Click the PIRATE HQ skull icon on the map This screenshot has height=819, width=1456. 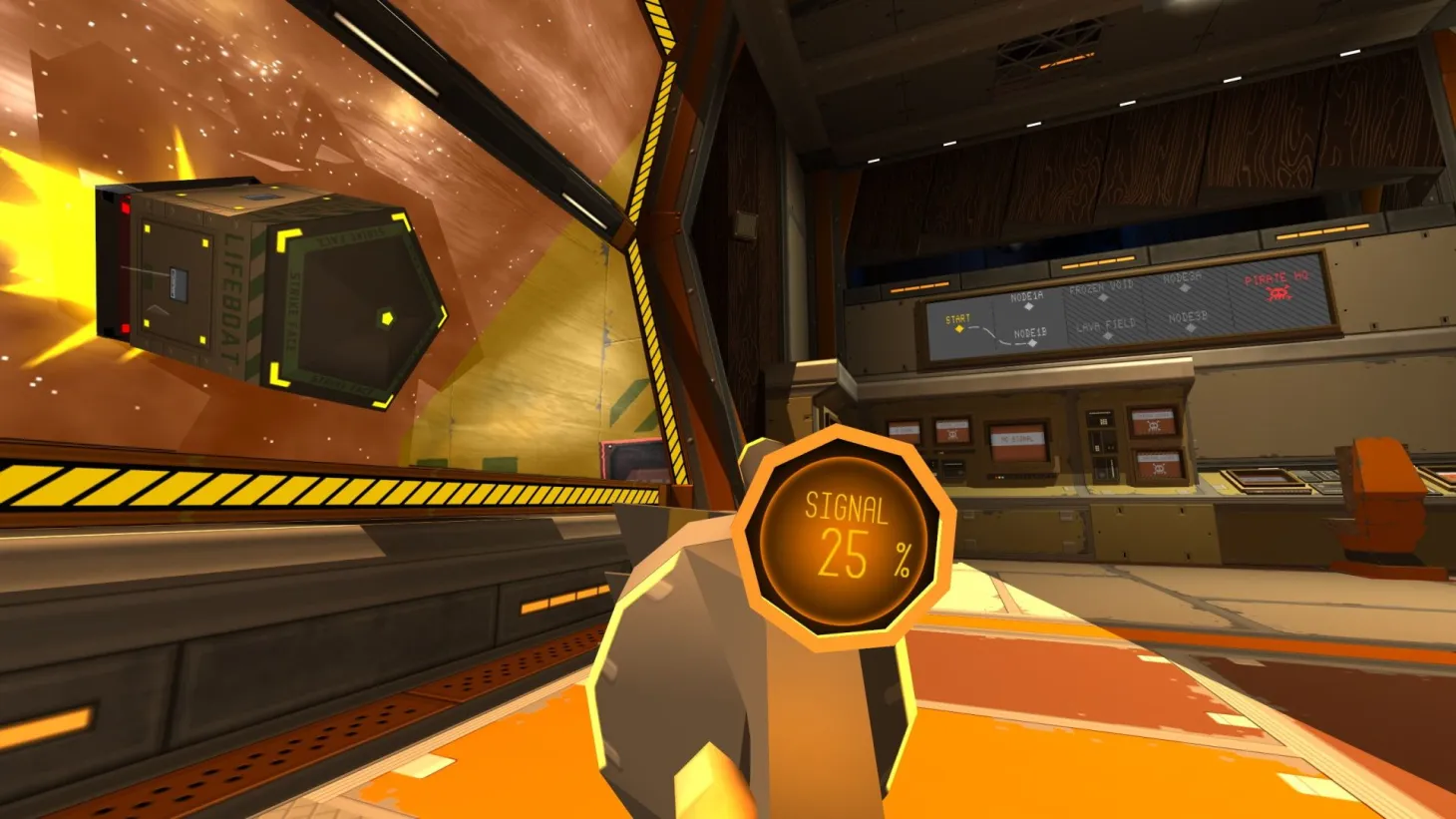tap(1279, 292)
